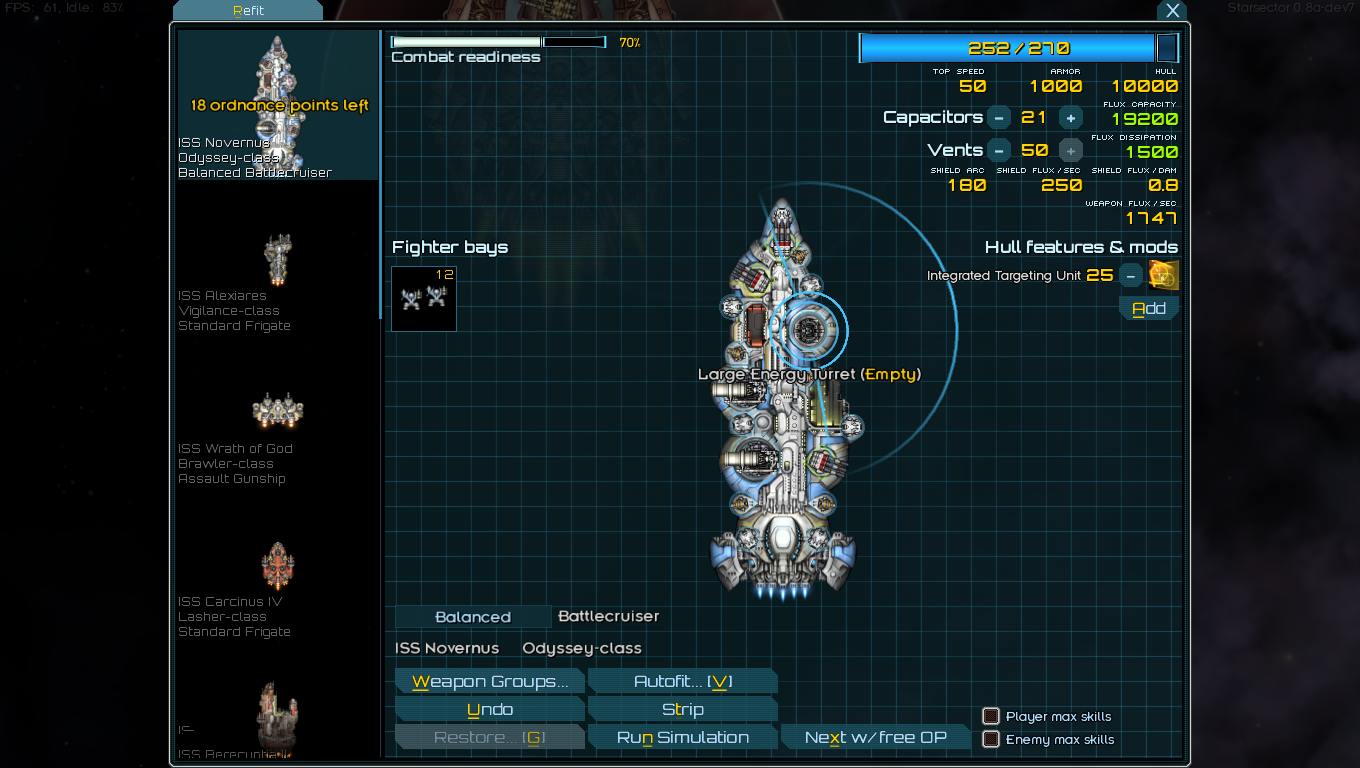
Task: Open the Weapon Groups dialog
Action: tap(489, 682)
